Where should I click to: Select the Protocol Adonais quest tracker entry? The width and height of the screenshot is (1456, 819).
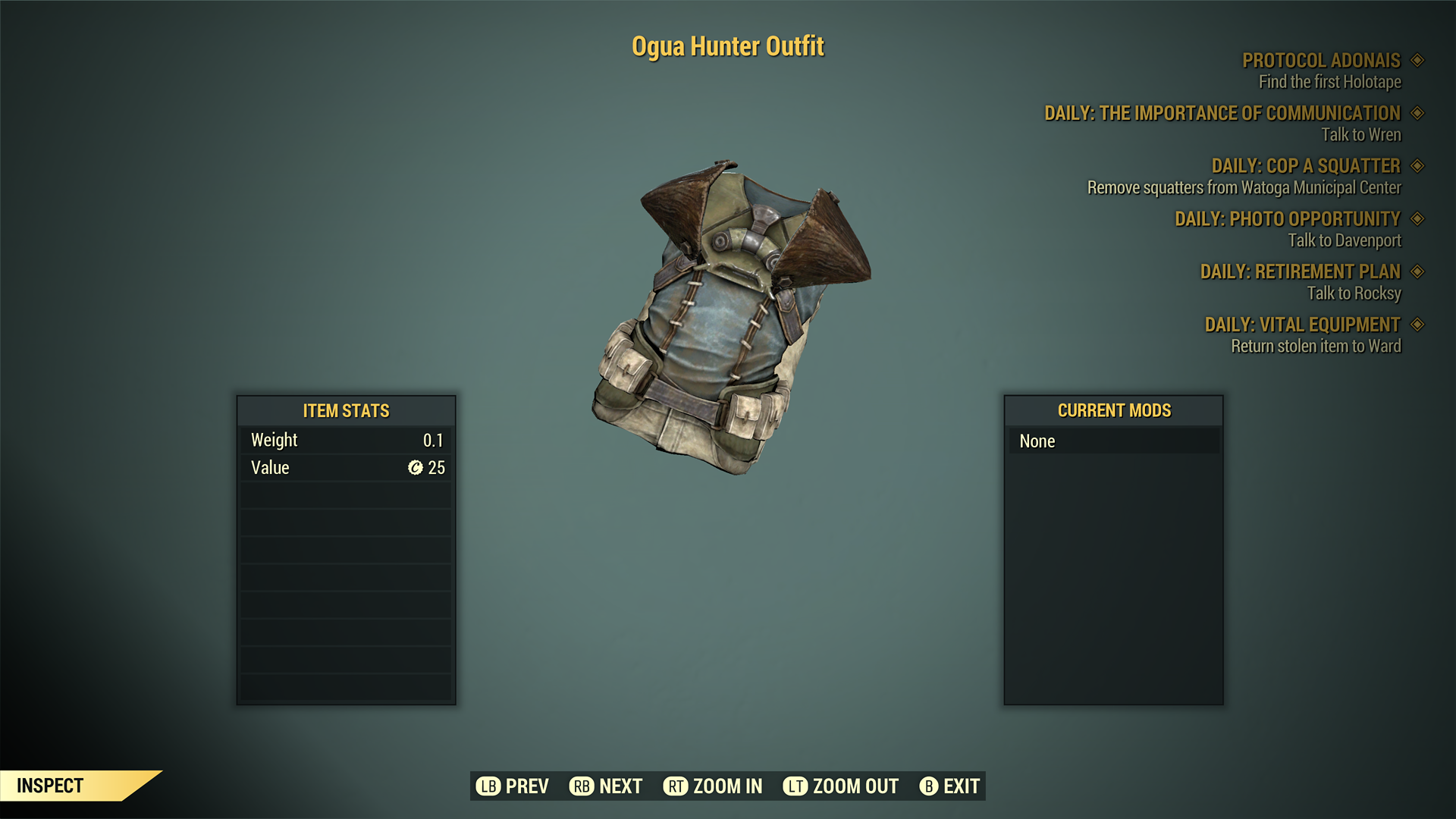(x=1320, y=61)
